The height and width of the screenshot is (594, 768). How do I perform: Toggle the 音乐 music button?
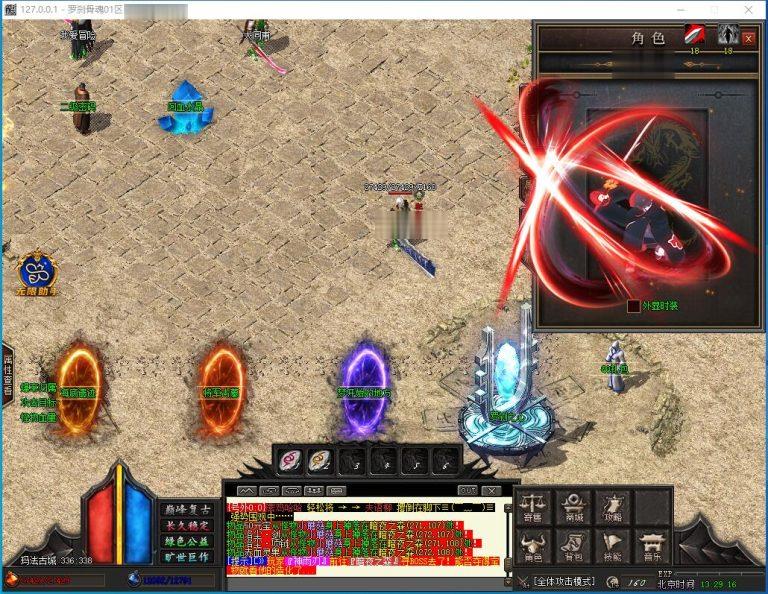click(x=652, y=547)
